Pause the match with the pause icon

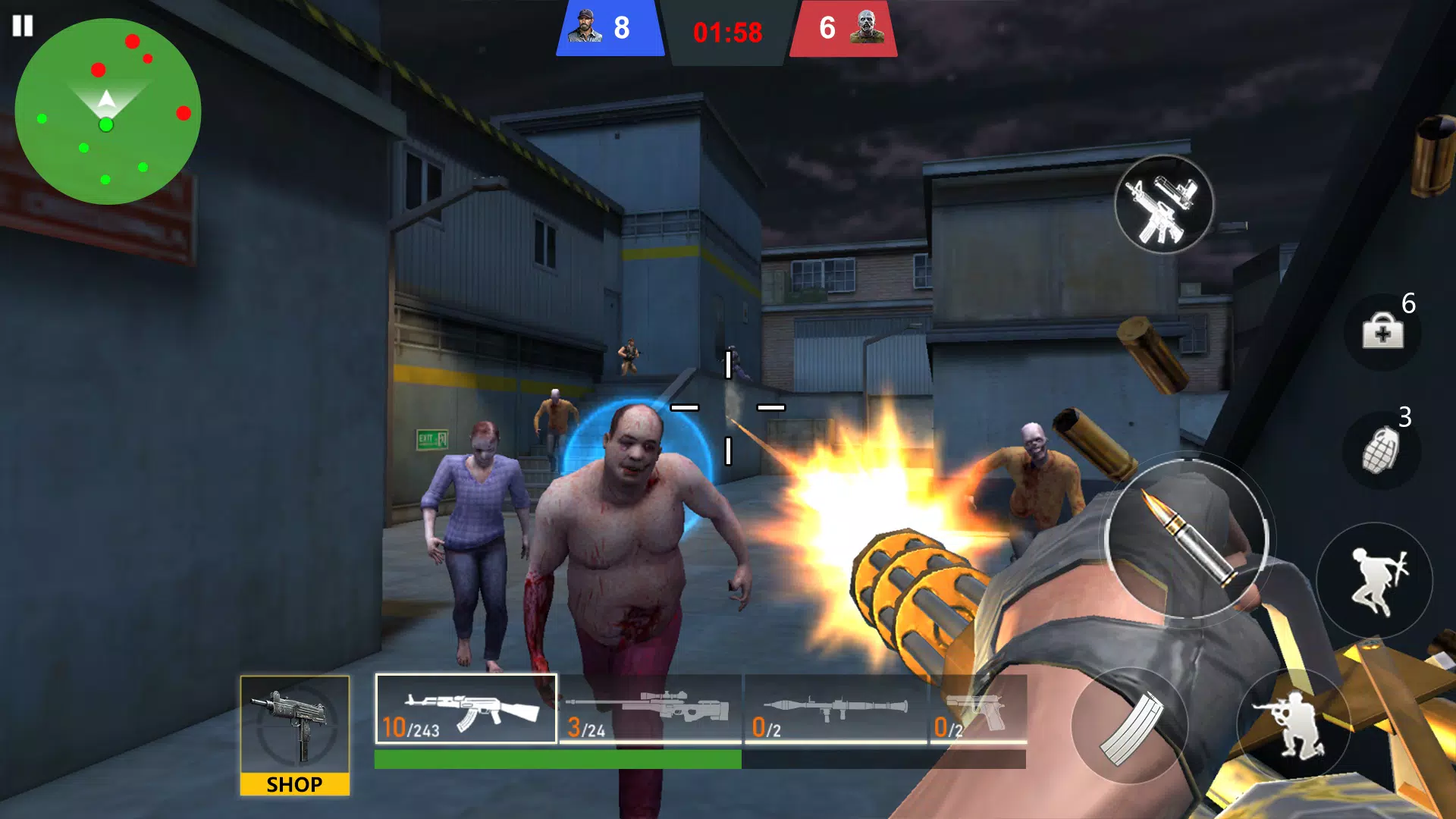[24, 27]
